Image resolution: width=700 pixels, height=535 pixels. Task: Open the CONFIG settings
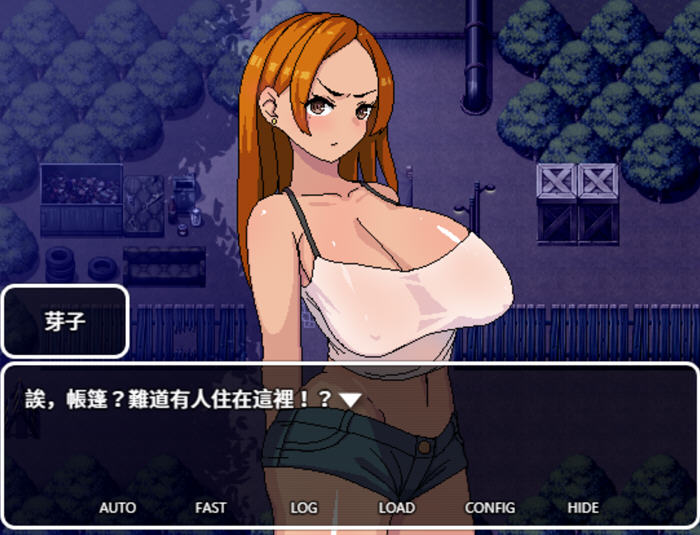click(490, 507)
